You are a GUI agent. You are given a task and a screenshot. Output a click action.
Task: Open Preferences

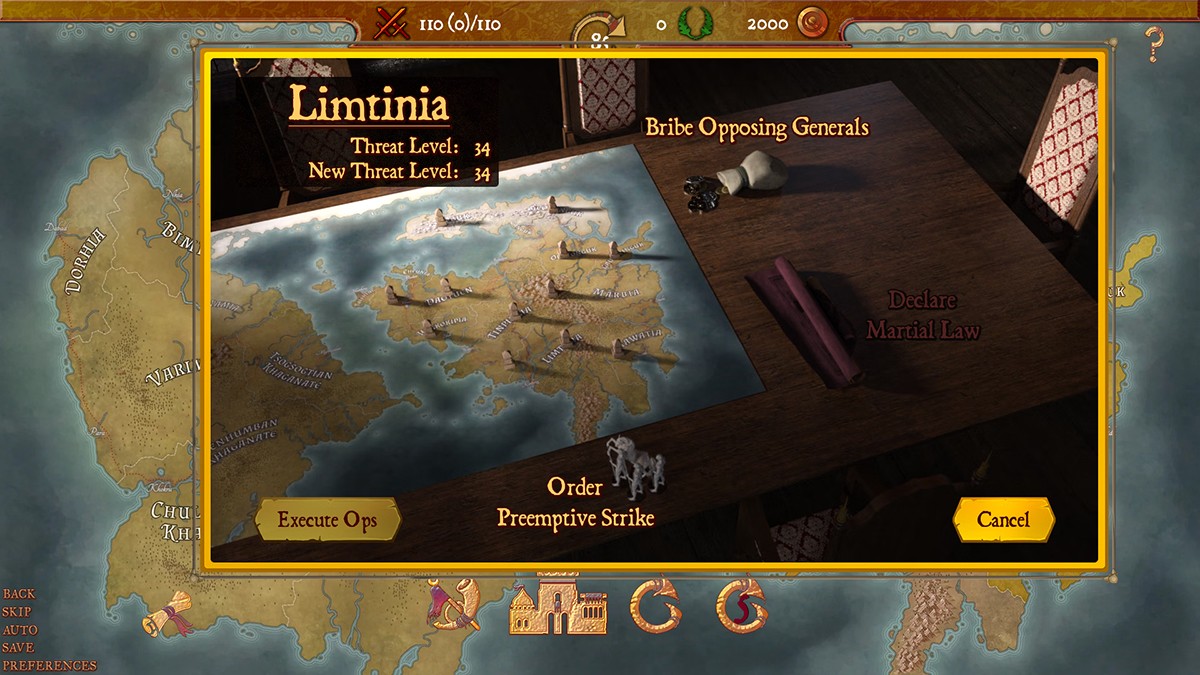point(49,666)
